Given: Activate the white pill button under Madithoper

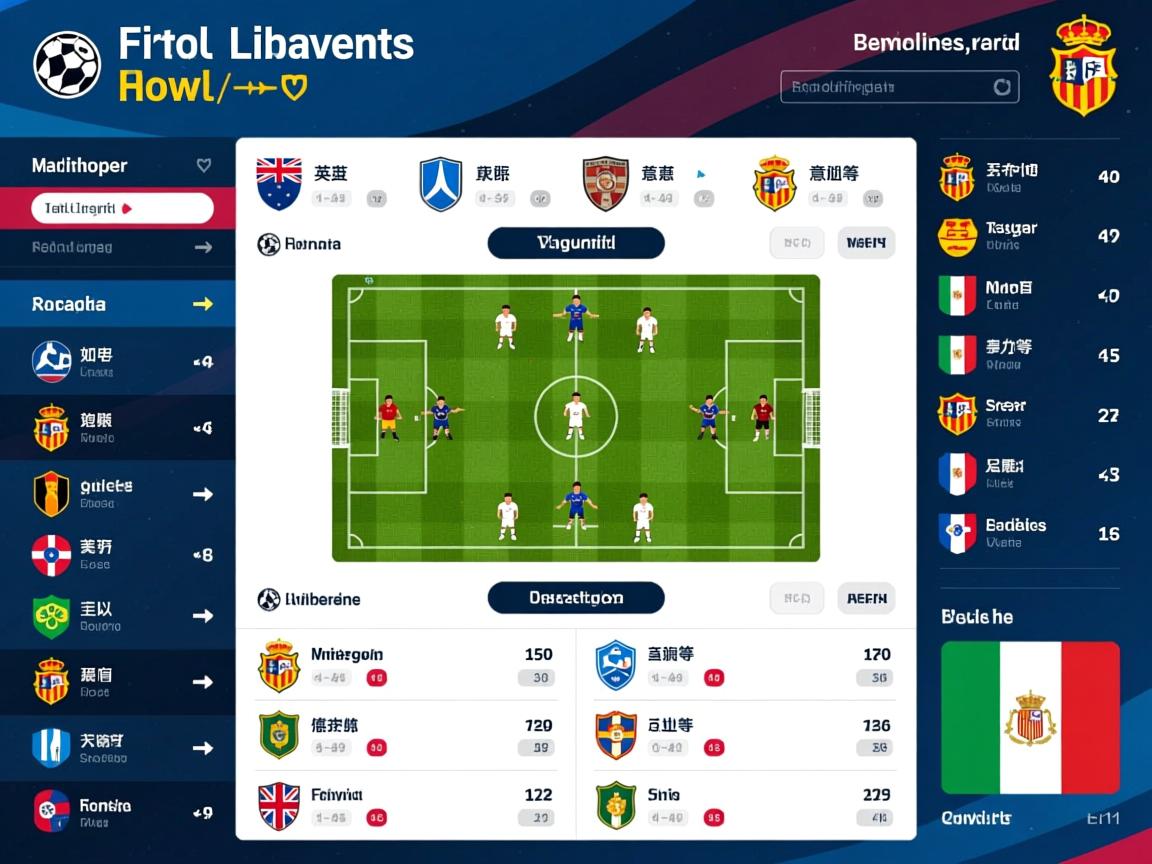Looking at the screenshot, I should pyautogui.click(x=122, y=209).
